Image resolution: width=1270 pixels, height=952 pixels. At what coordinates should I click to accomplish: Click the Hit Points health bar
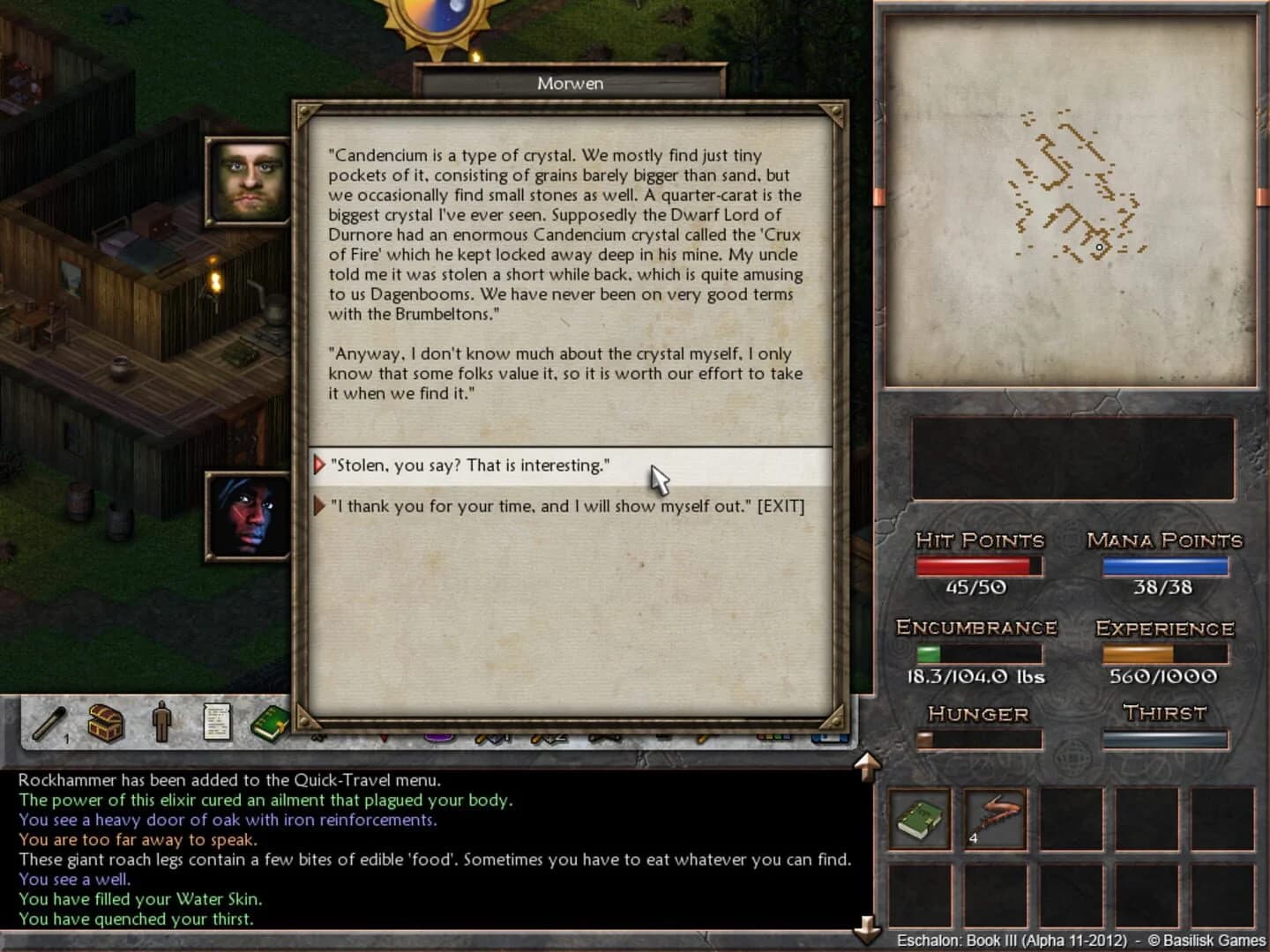pyautogui.click(x=977, y=565)
